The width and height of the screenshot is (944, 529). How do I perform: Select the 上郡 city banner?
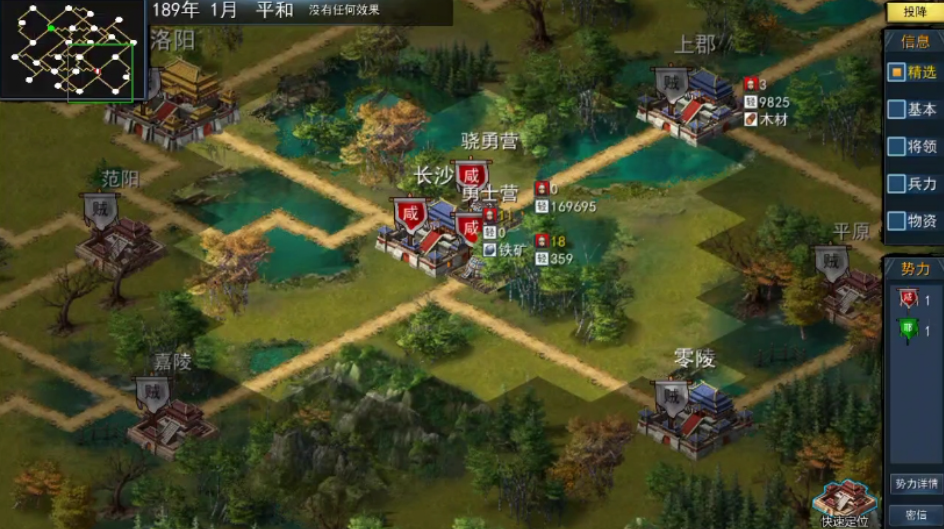click(672, 83)
